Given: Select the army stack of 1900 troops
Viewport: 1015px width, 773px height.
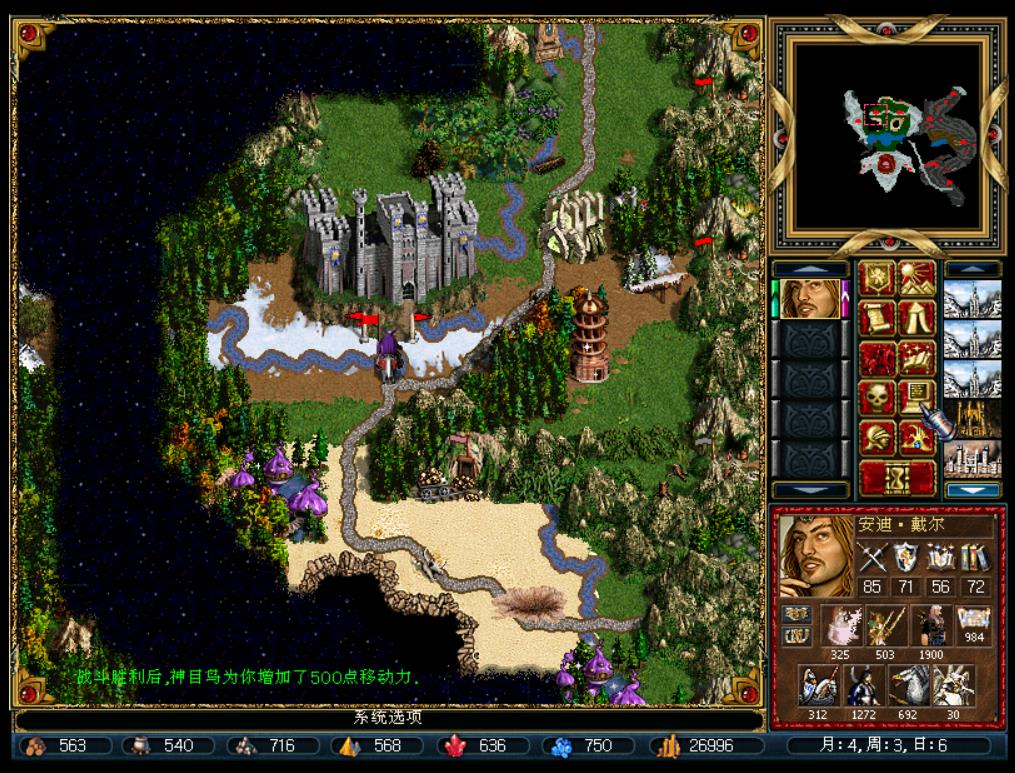Looking at the screenshot, I should tap(928, 625).
